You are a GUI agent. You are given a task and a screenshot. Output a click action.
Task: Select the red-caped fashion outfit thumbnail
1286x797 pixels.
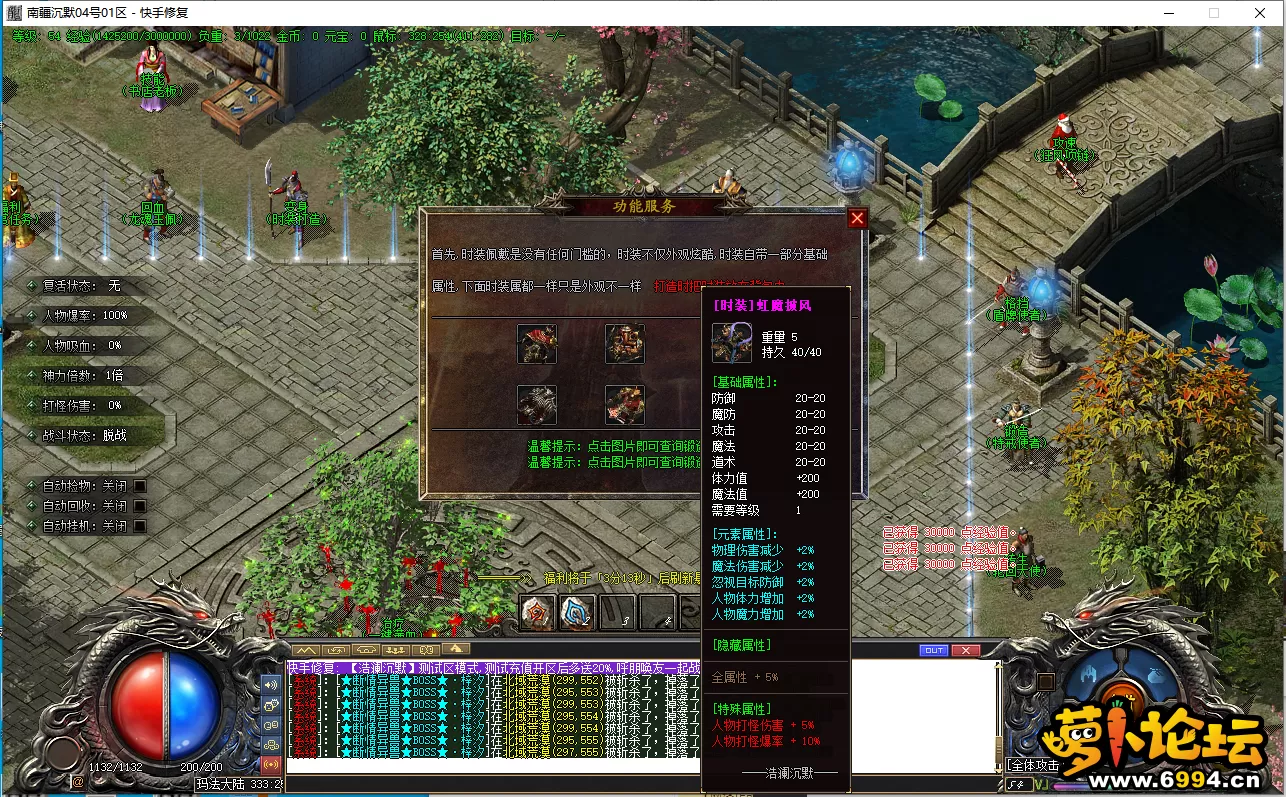coord(537,344)
